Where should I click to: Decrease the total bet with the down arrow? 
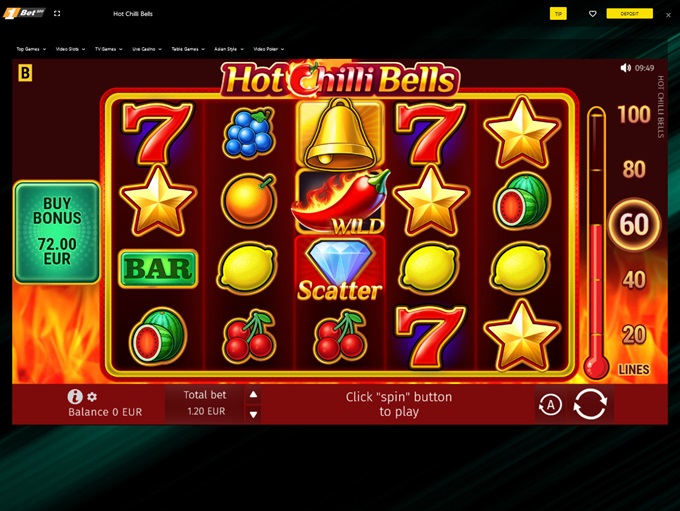tap(254, 414)
